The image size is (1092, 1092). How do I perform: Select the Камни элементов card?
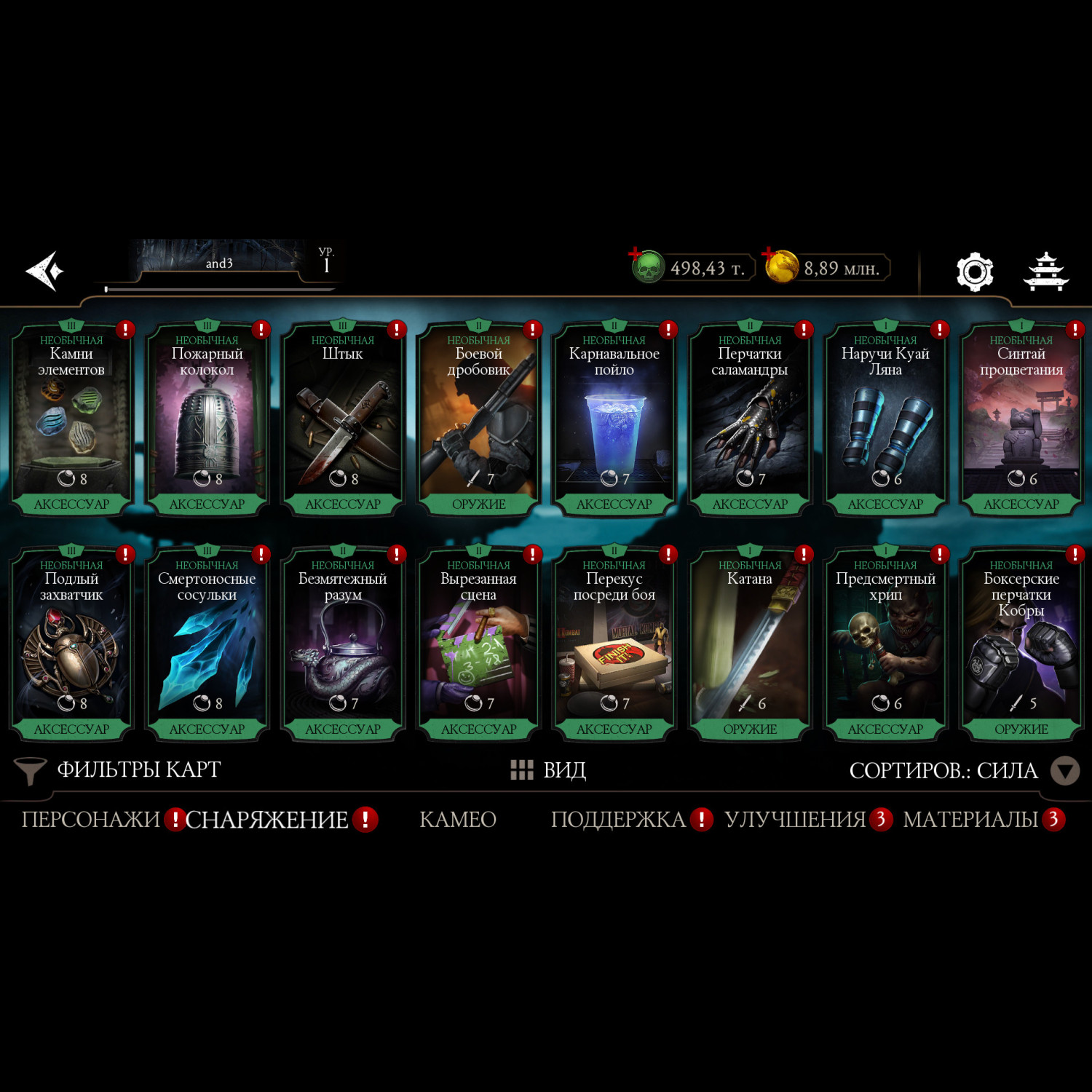tap(71, 419)
